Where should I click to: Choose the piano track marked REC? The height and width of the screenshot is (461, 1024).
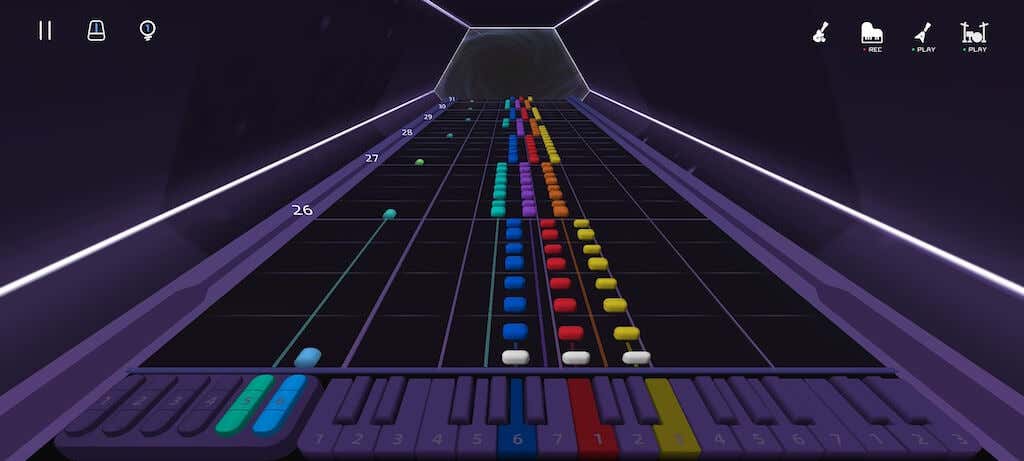[x=872, y=34]
